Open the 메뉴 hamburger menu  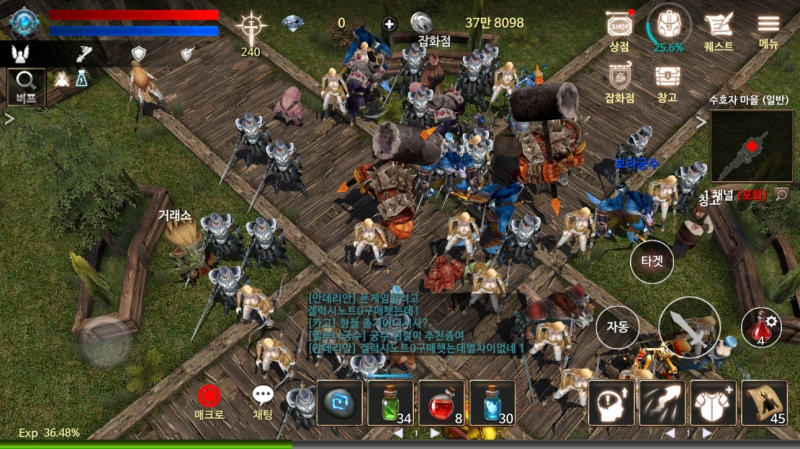pos(768,28)
